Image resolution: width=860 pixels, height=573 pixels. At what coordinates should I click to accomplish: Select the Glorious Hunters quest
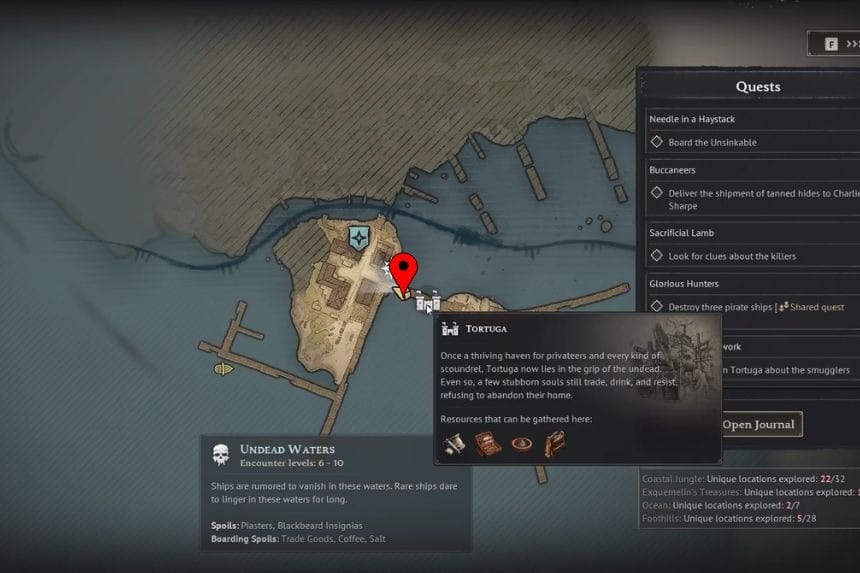pyautogui.click(x=684, y=284)
